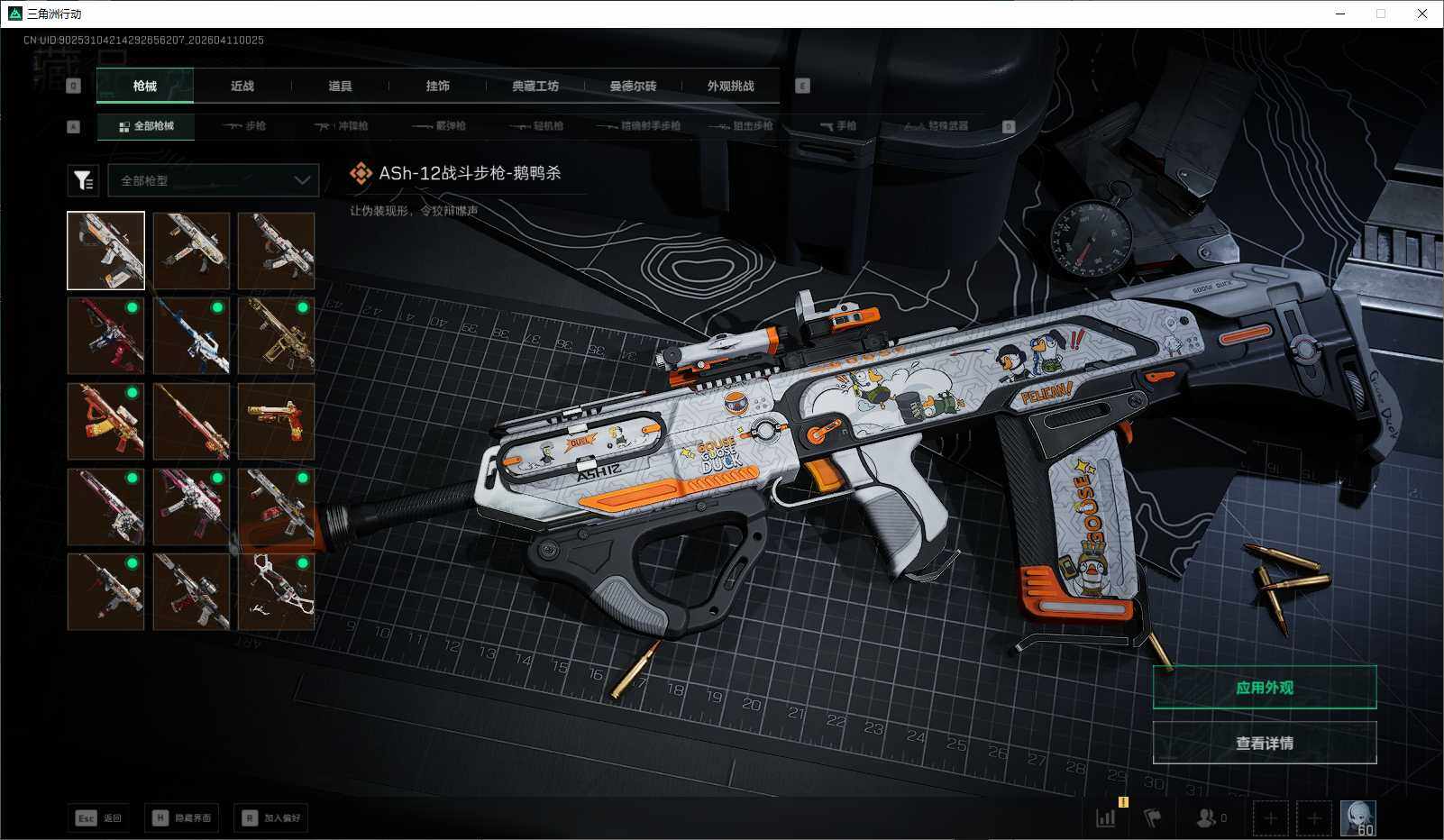Open 查看详情 details for this skin
This screenshot has height=840, width=1444.
pos(1264,743)
